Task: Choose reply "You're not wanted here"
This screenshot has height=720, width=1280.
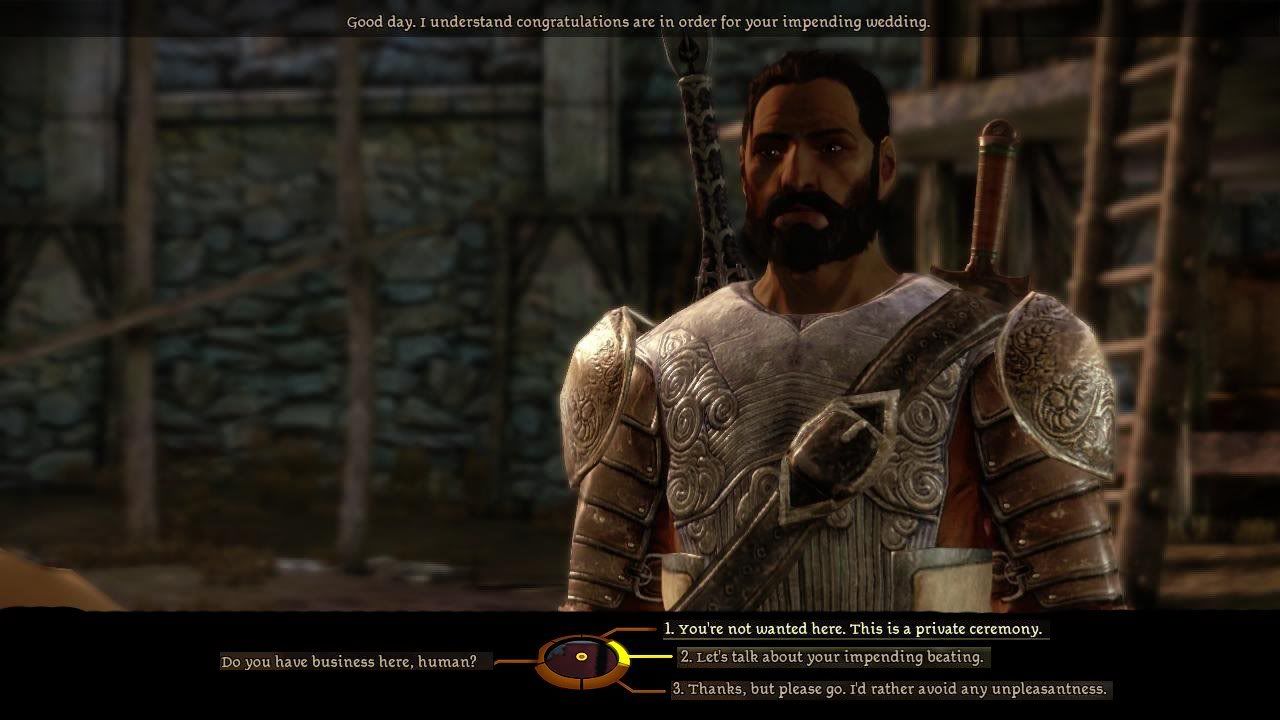Action: [855, 629]
